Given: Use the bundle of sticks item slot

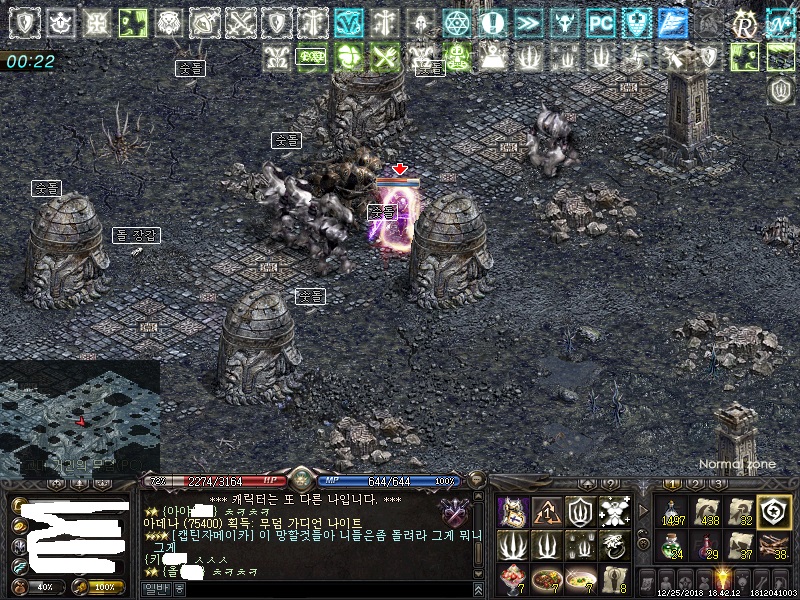Looking at the screenshot, I should click(x=774, y=546).
